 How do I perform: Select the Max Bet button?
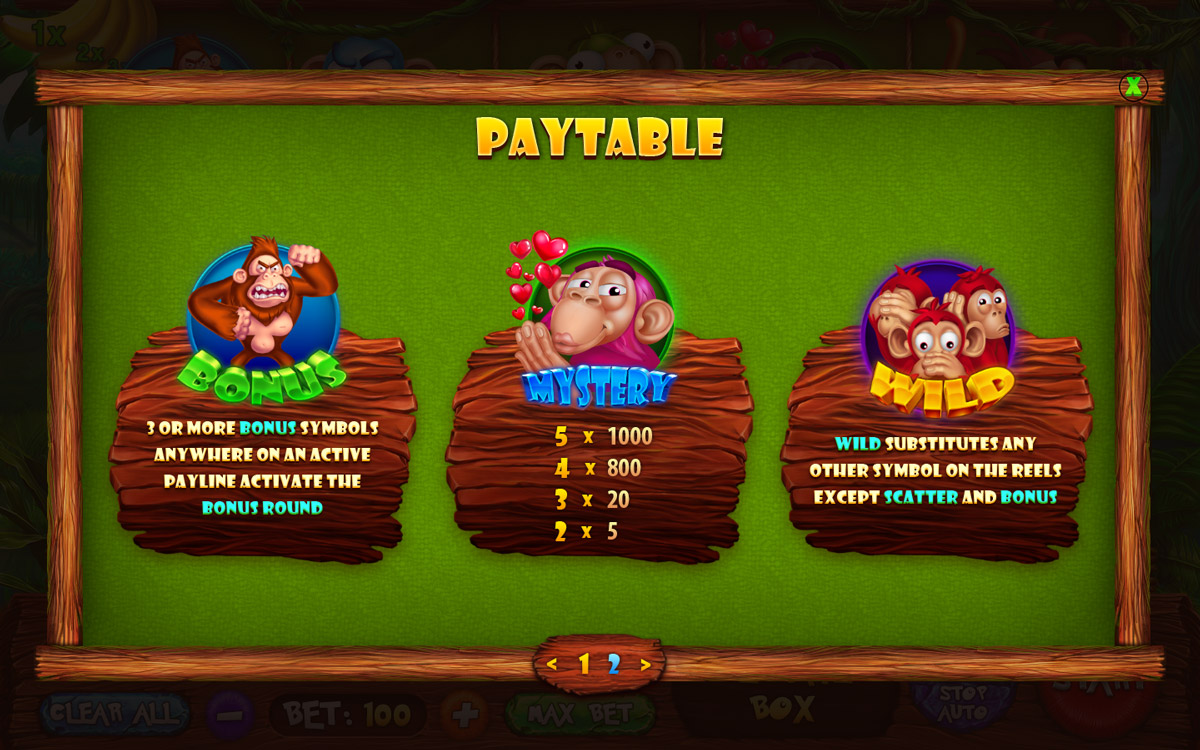coord(580,714)
